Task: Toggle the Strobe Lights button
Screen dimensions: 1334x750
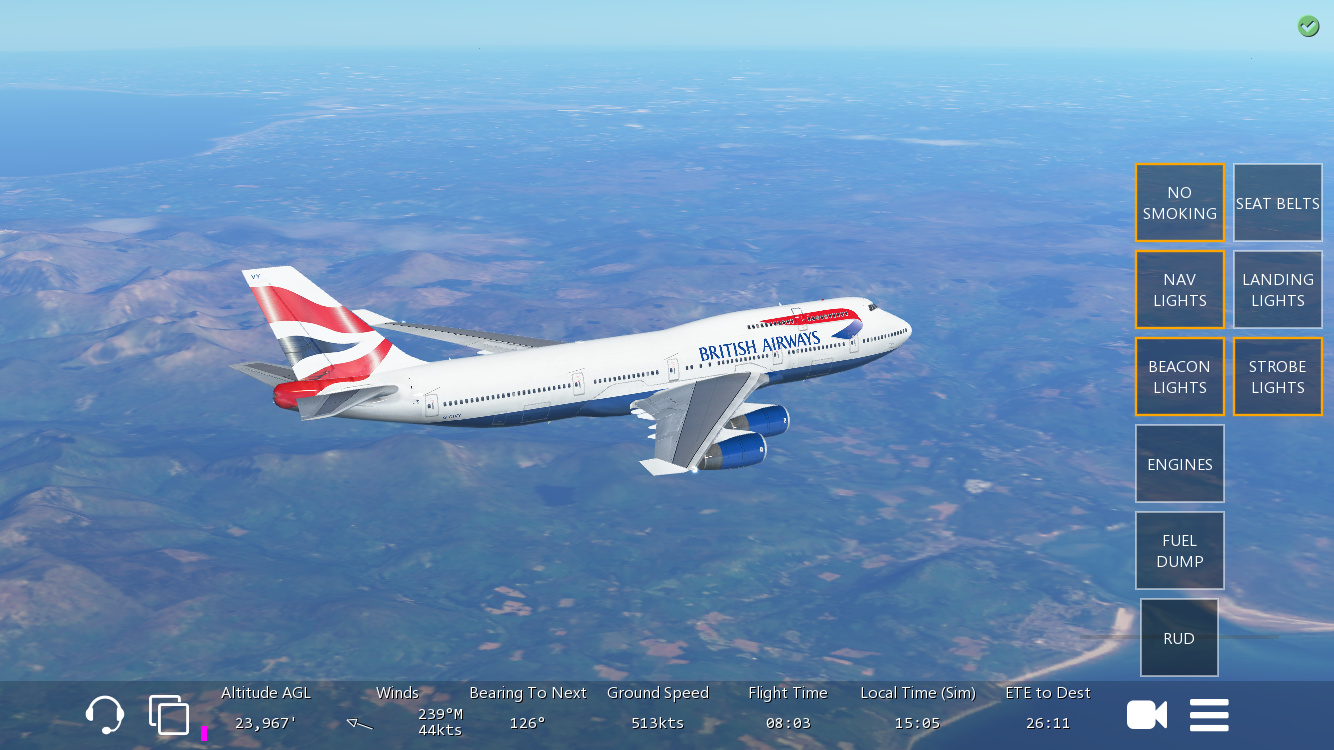Action: tap(1277, 377)
